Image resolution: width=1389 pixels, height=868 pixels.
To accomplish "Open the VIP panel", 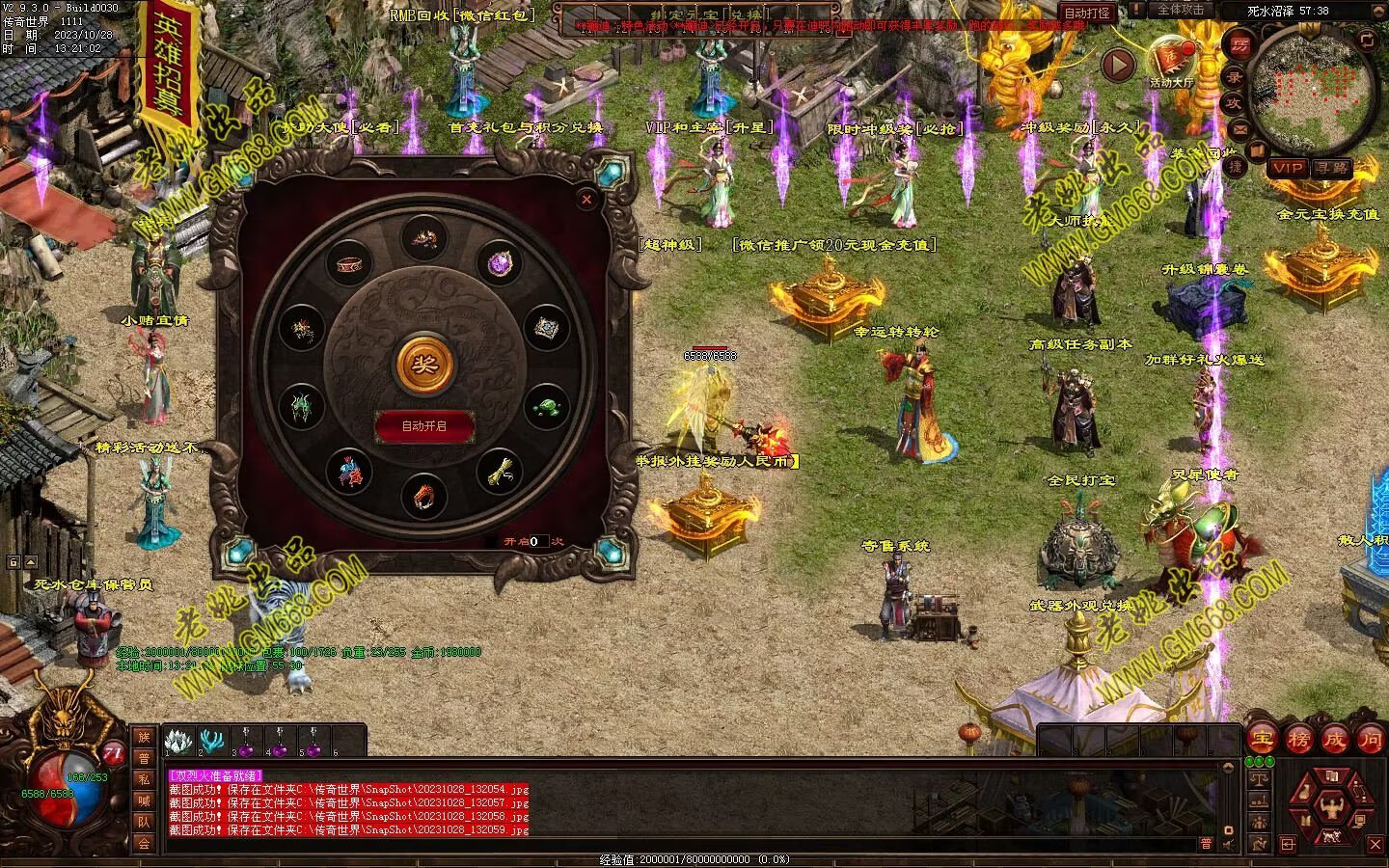I will pyautogui.click(x=1287, y=168).
